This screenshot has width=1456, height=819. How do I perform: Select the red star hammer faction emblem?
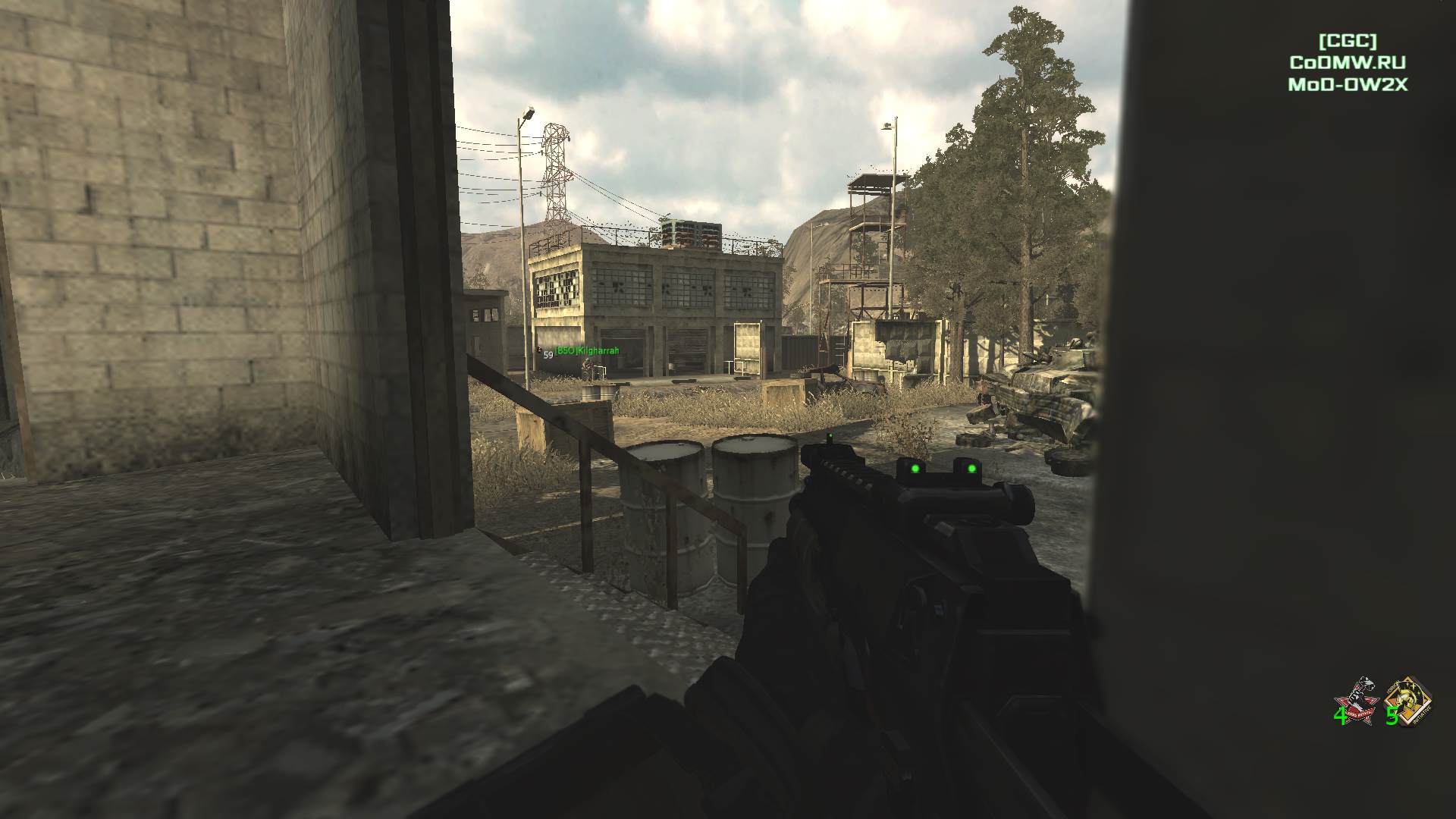(x=1357, y=698)
